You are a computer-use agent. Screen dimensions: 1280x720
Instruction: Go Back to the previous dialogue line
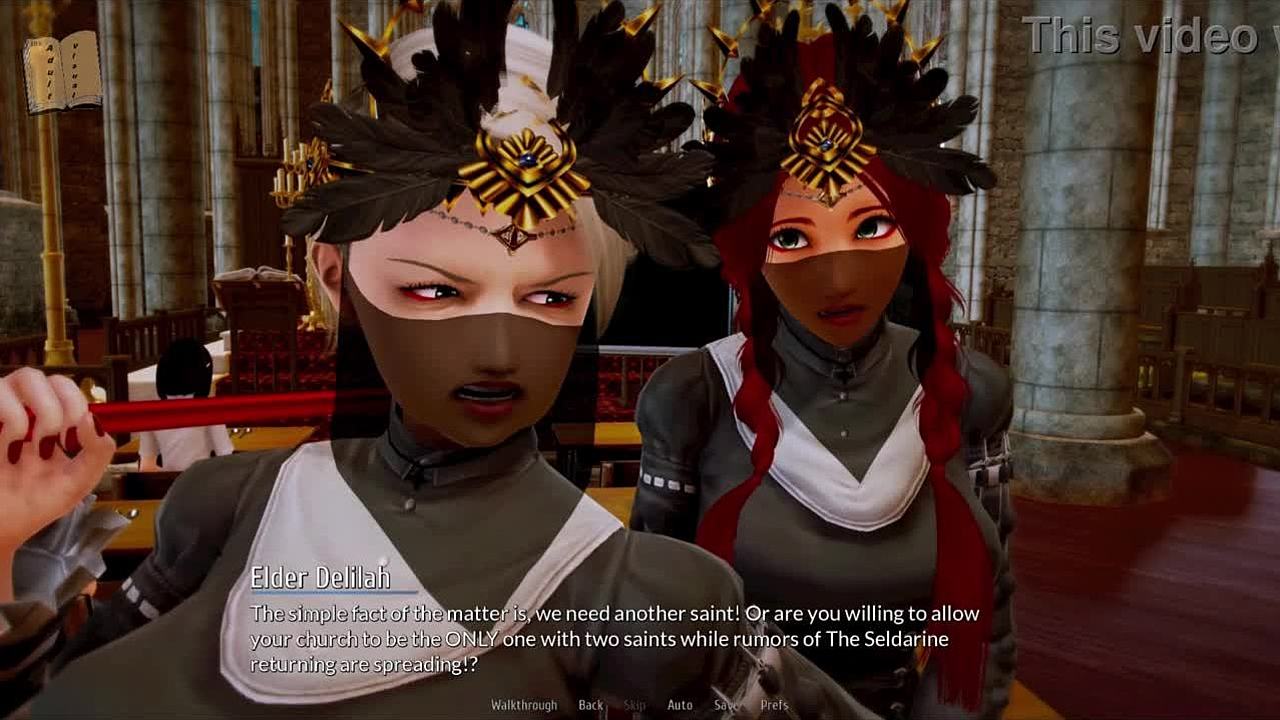[x=591, y=705]
